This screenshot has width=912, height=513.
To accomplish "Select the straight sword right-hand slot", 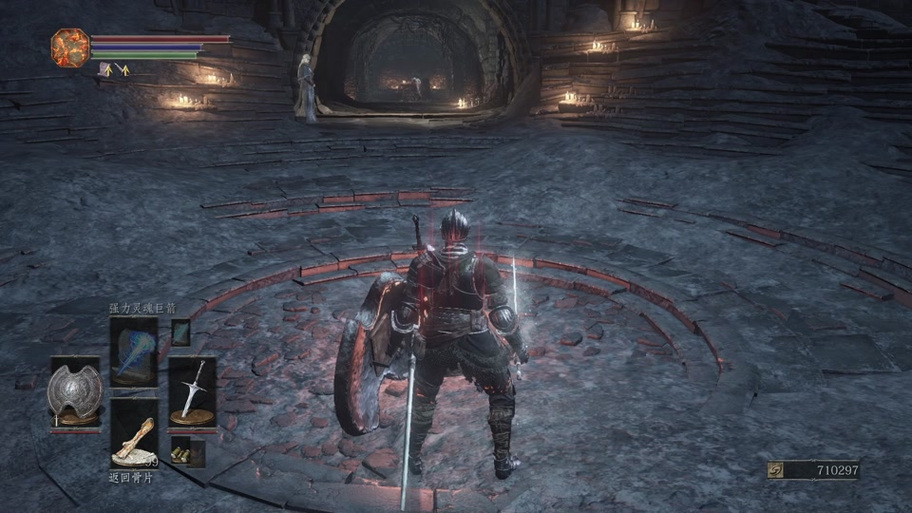I will tap(192, 392).
